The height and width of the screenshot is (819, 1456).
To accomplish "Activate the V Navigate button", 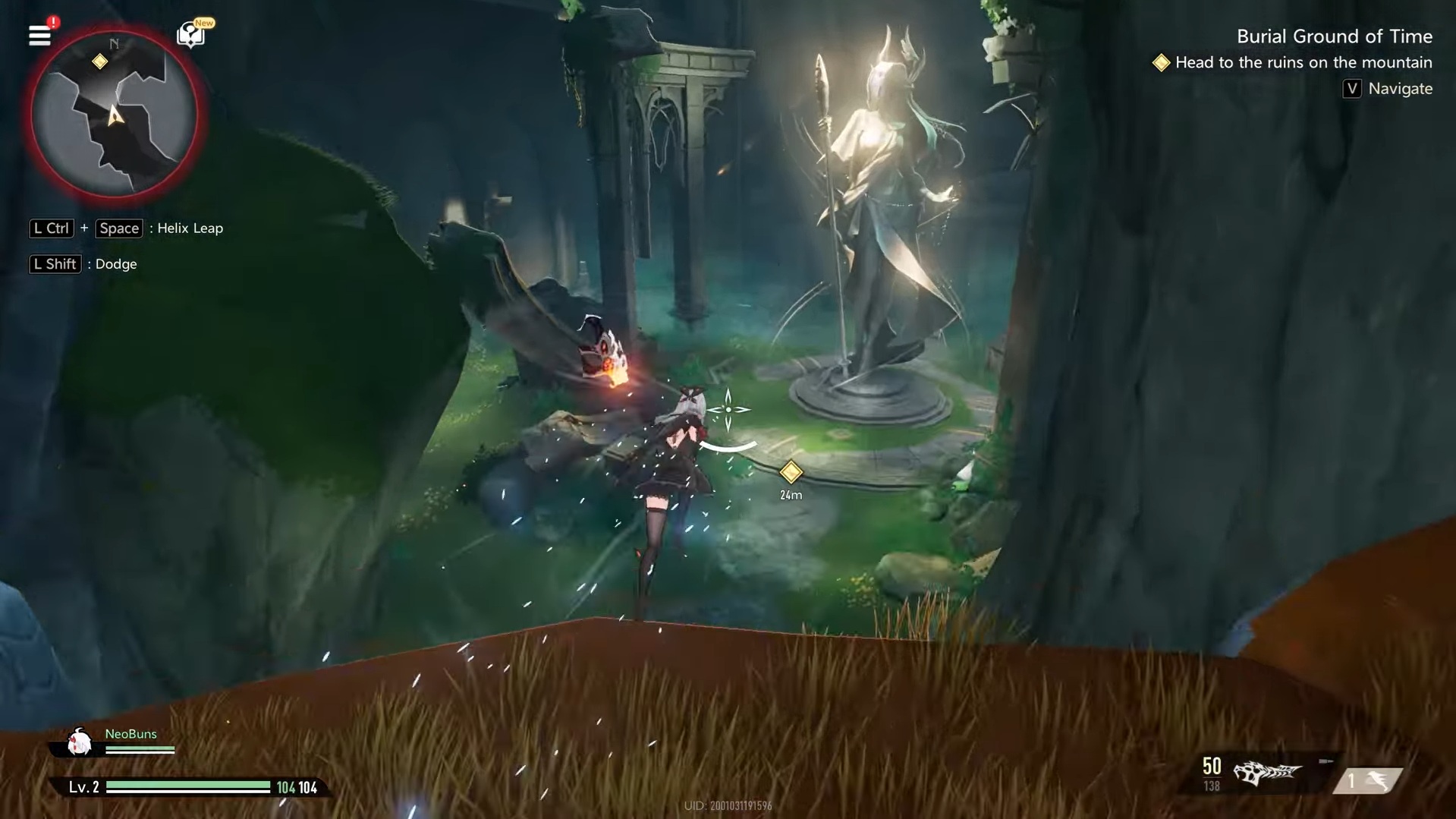I will 1387,89.
